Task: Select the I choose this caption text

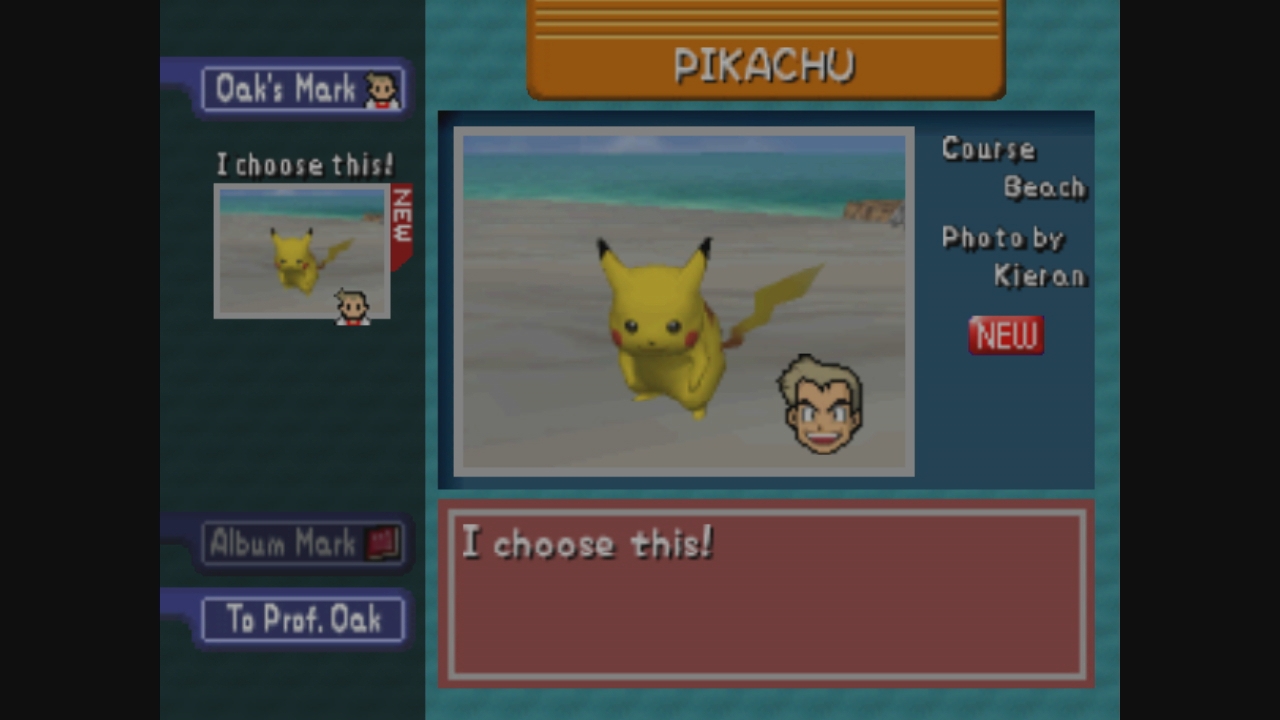Action: coord(588,545)
